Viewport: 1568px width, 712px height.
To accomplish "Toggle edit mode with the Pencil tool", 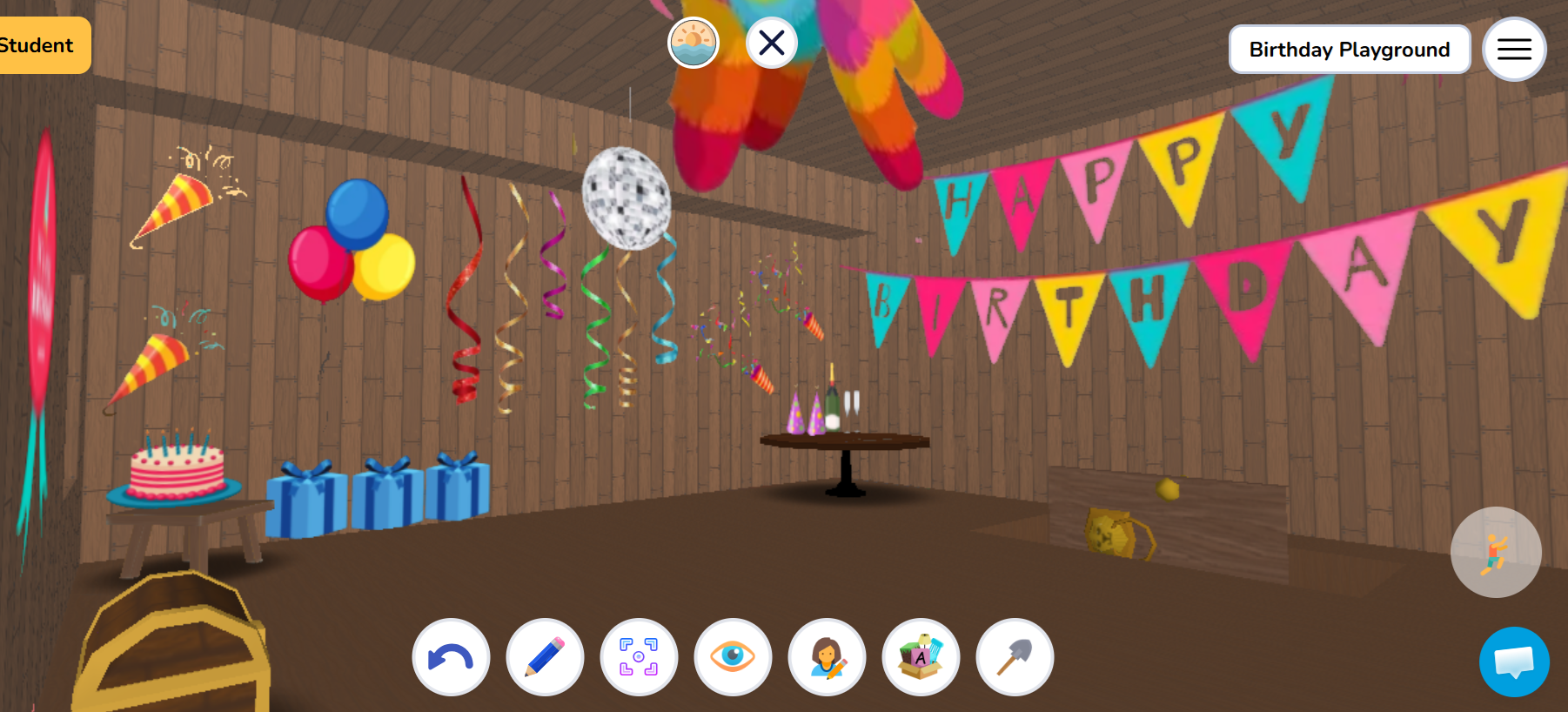I will point(545,658).
